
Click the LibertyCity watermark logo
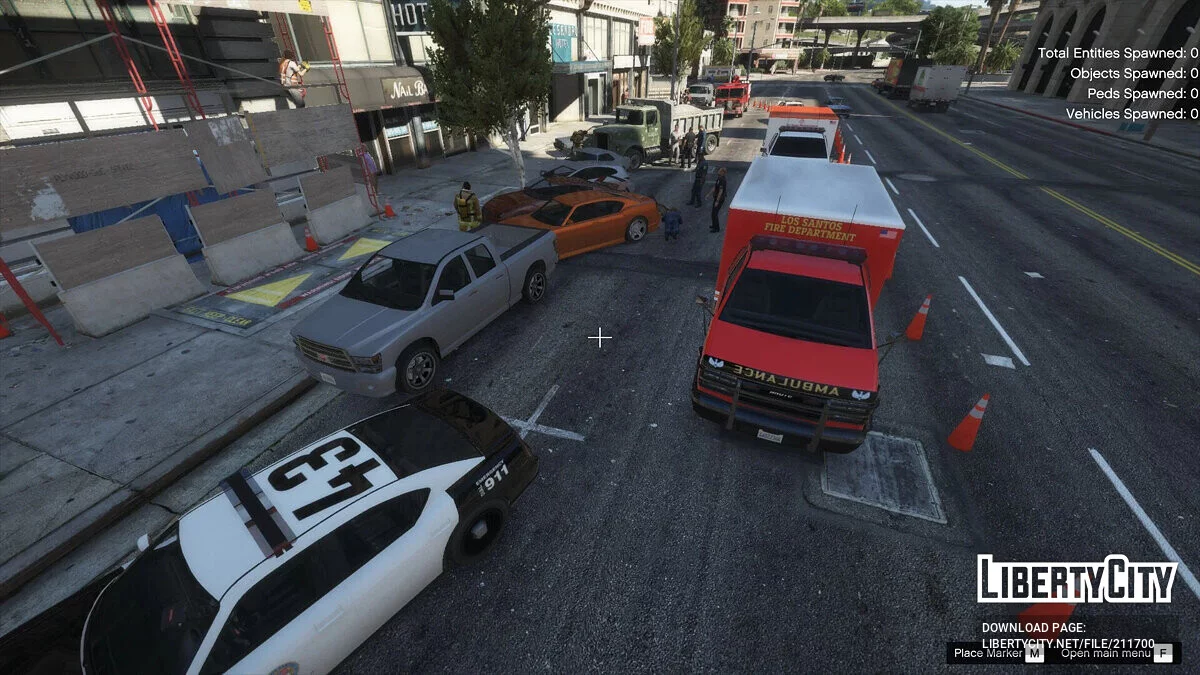click(x=1077, y=581)
